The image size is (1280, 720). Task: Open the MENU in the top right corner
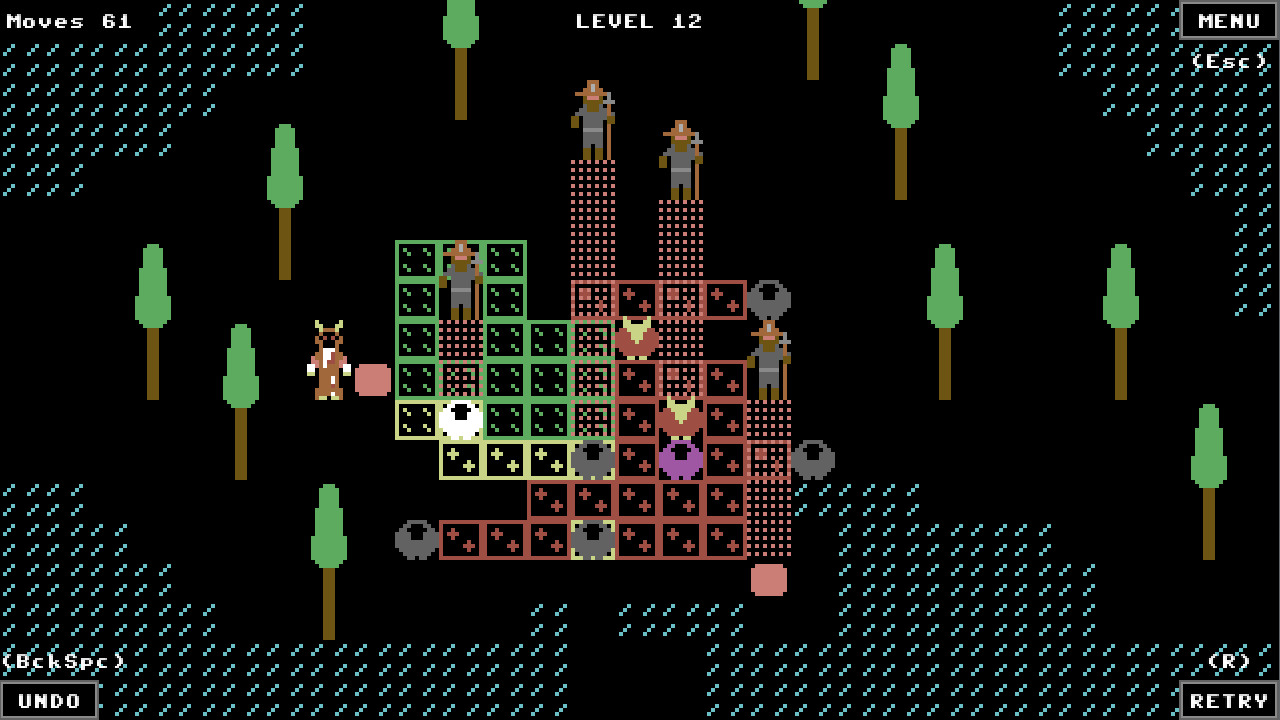pyautogui.click(x=1227, y=20)
